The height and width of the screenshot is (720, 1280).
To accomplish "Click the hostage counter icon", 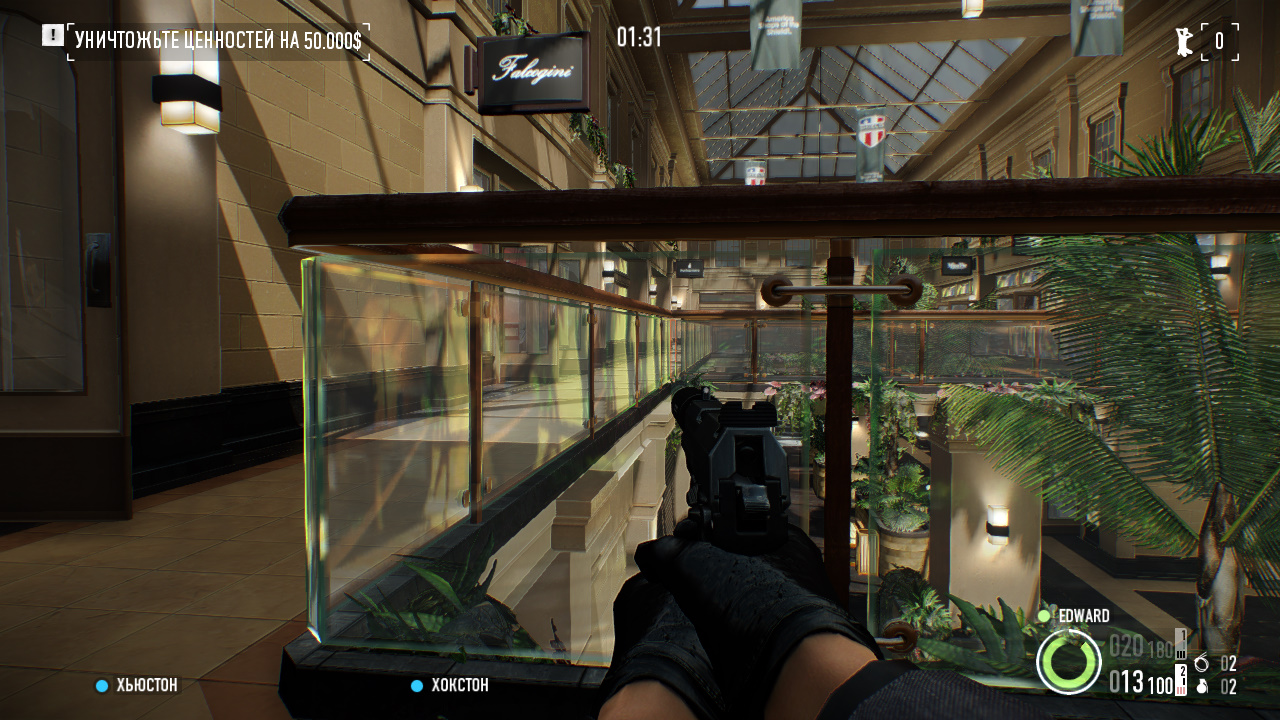I will (x=1185, y=41).
